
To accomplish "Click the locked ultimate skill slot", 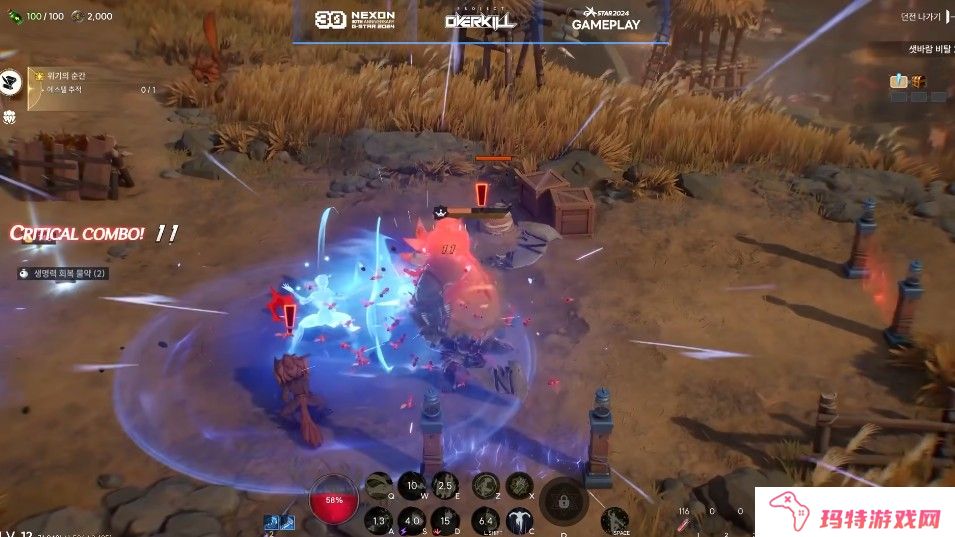I will [564, 502].
